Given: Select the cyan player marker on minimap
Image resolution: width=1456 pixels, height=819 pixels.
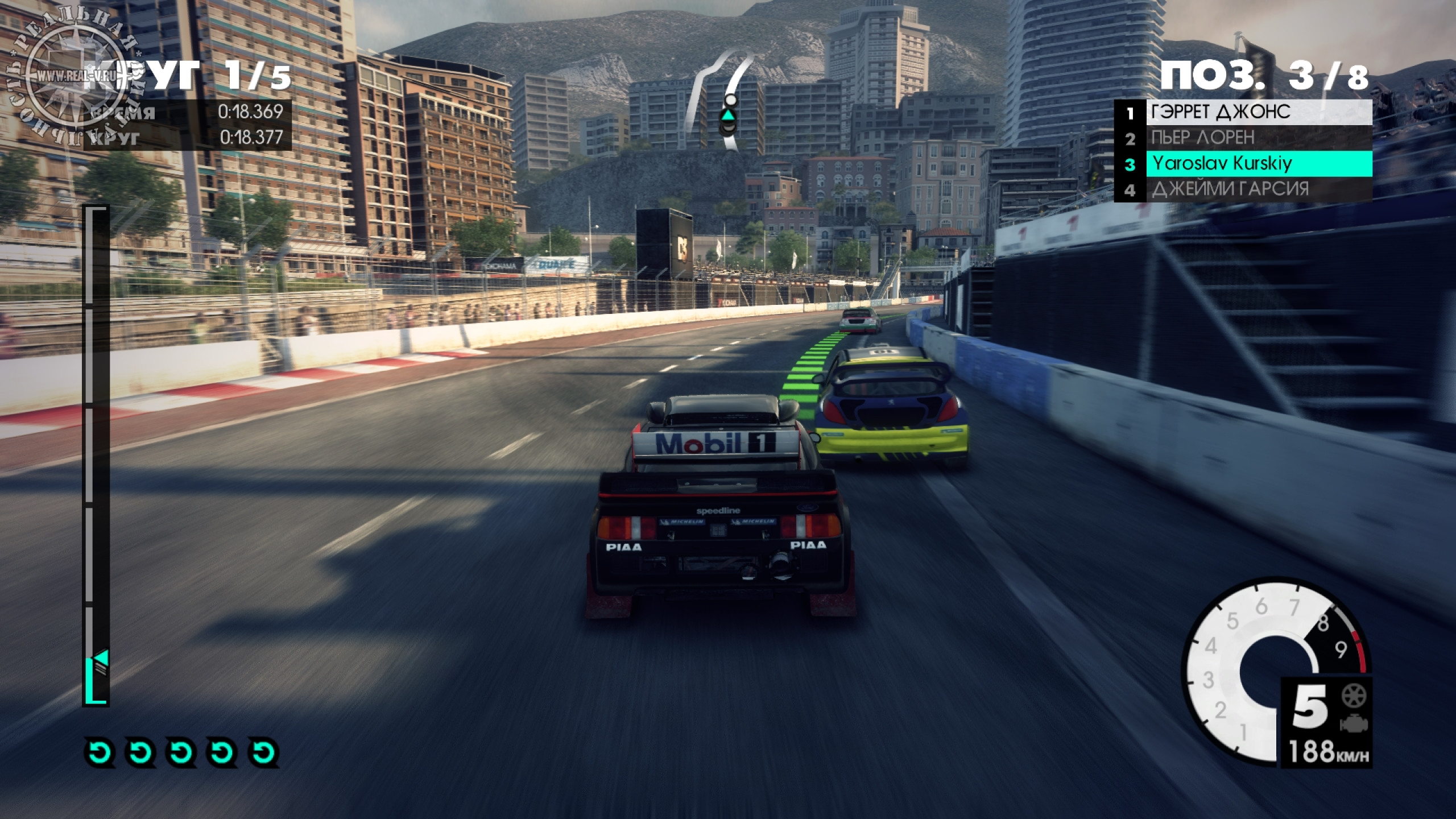Looking at the screenshot, I should point(728,115).
